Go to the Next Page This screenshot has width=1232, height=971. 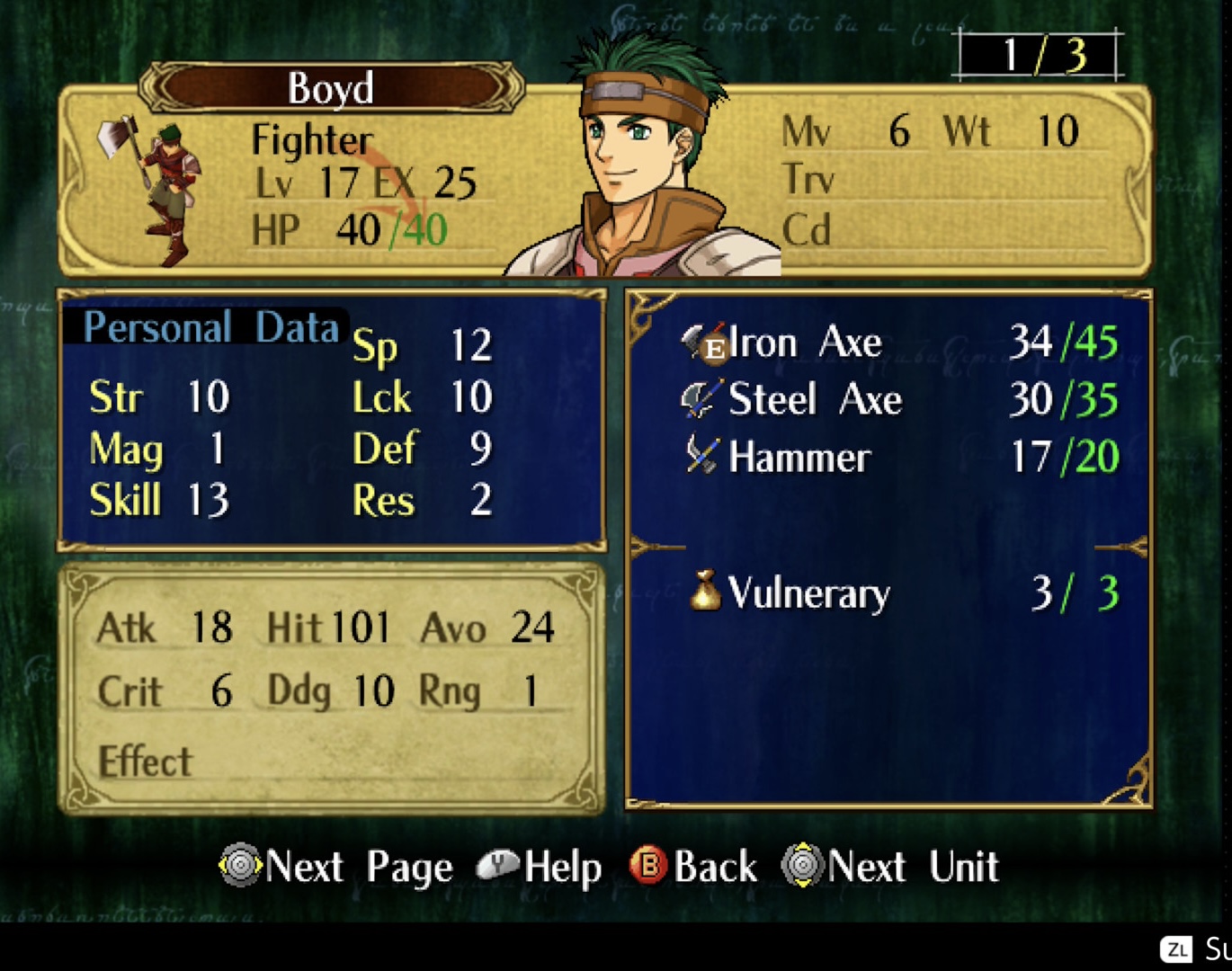coord(336,867)
